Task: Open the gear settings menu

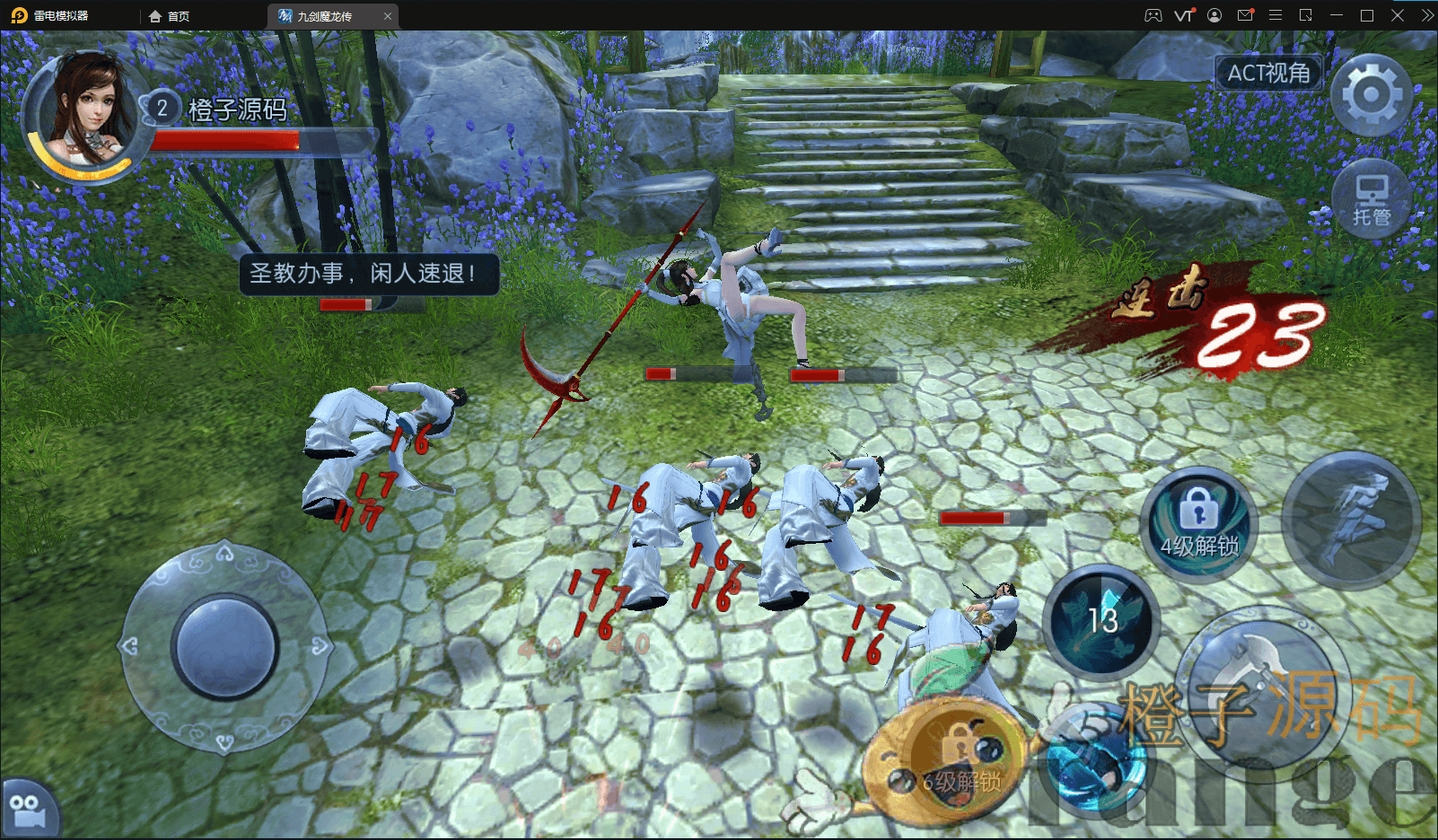Action: [1371, 94]
